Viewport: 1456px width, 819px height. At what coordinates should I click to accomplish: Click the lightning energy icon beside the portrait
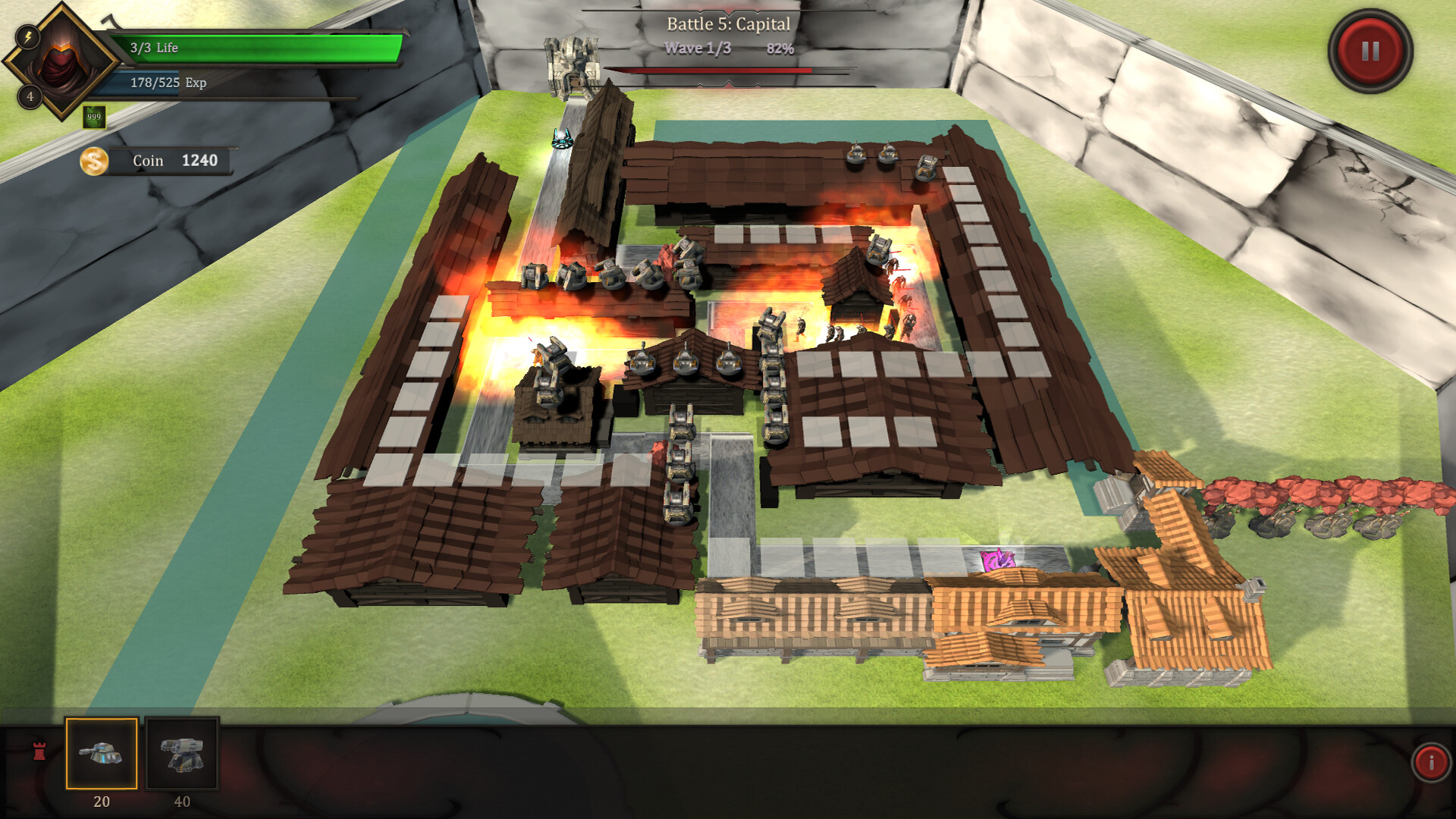pos(27,36)
